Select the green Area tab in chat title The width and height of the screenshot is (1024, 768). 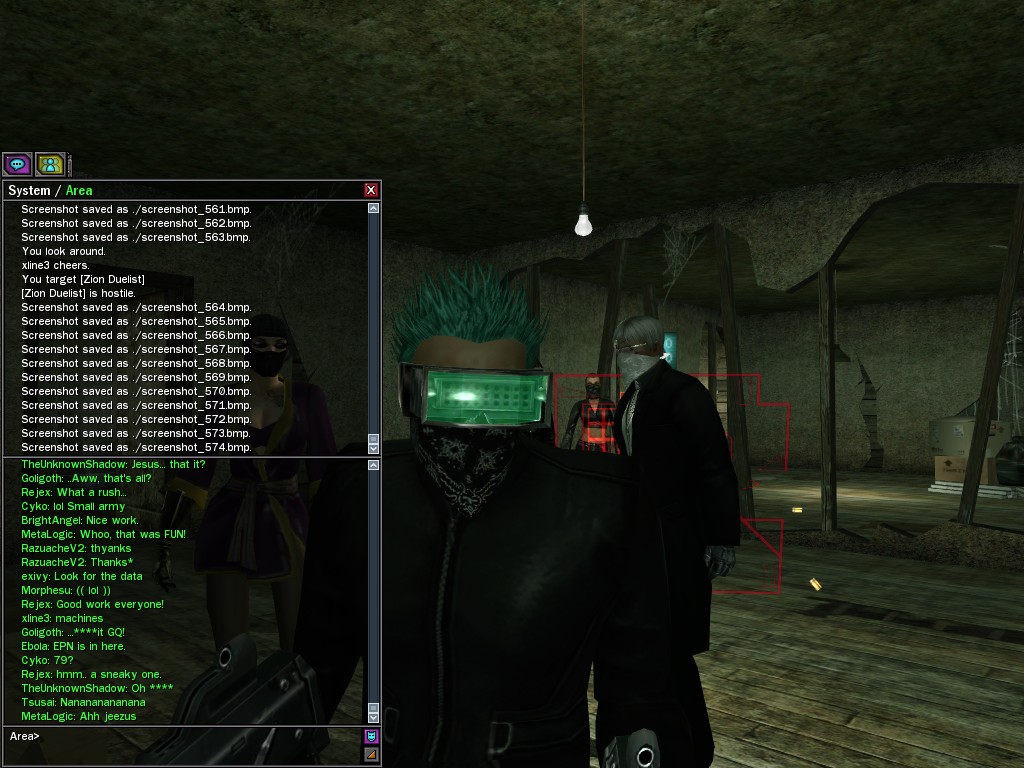coord(79,191)
